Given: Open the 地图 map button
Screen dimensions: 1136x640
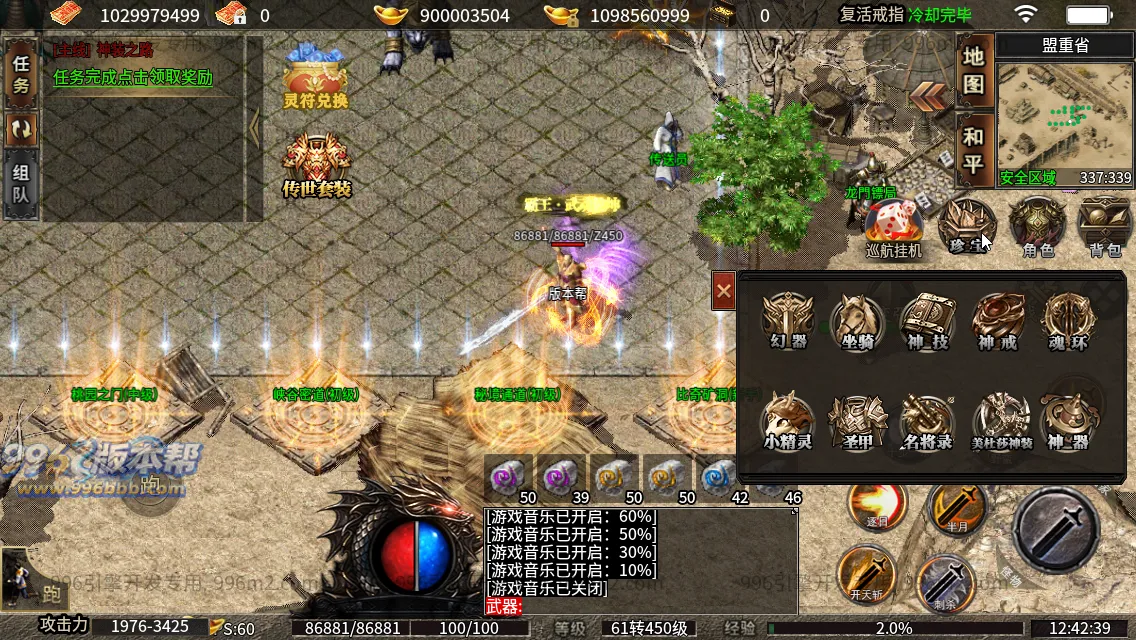Looking at the screenshot, I should [x=974, y=72].
